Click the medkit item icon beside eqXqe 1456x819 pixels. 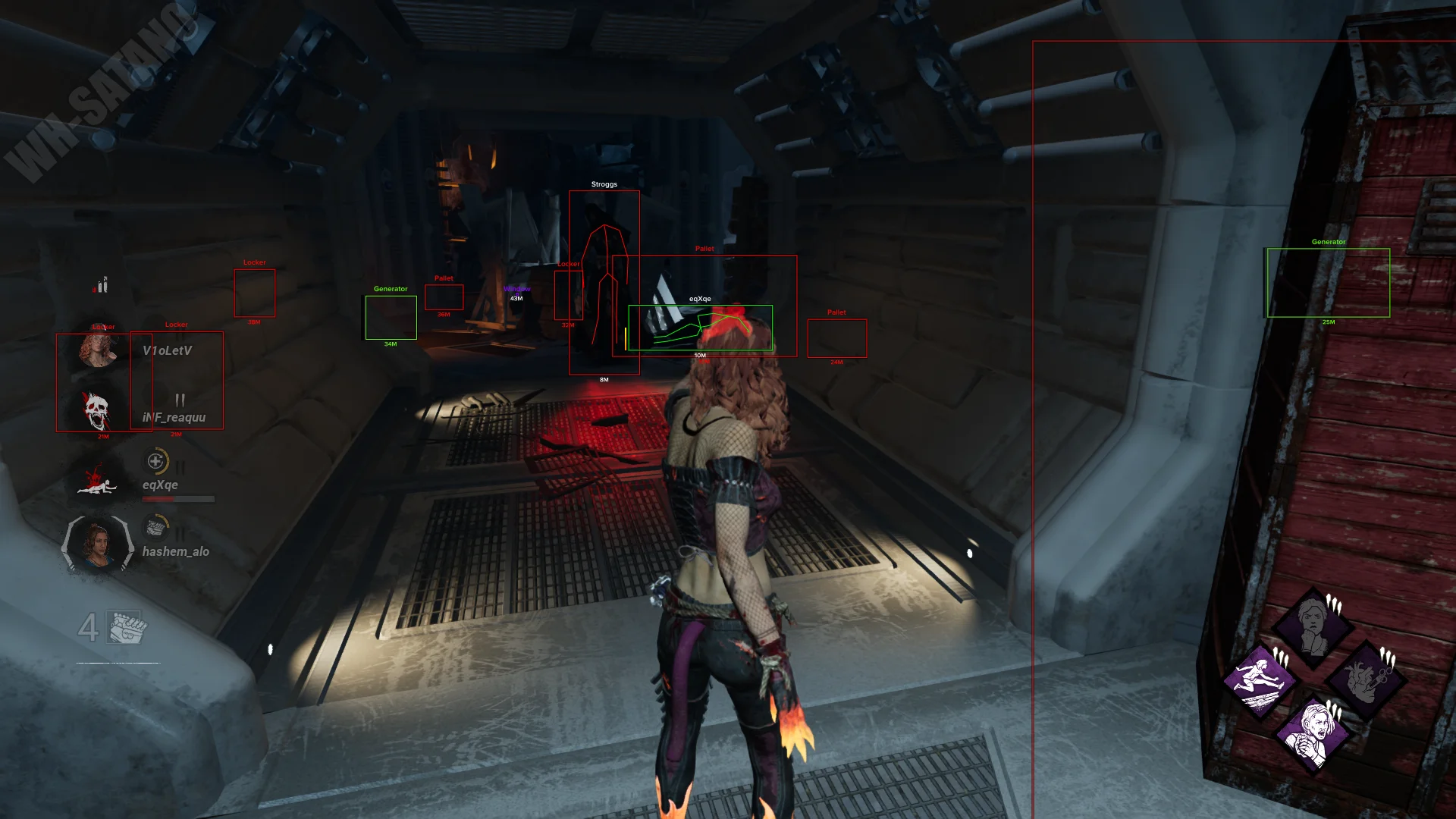[x=156, y=460]
